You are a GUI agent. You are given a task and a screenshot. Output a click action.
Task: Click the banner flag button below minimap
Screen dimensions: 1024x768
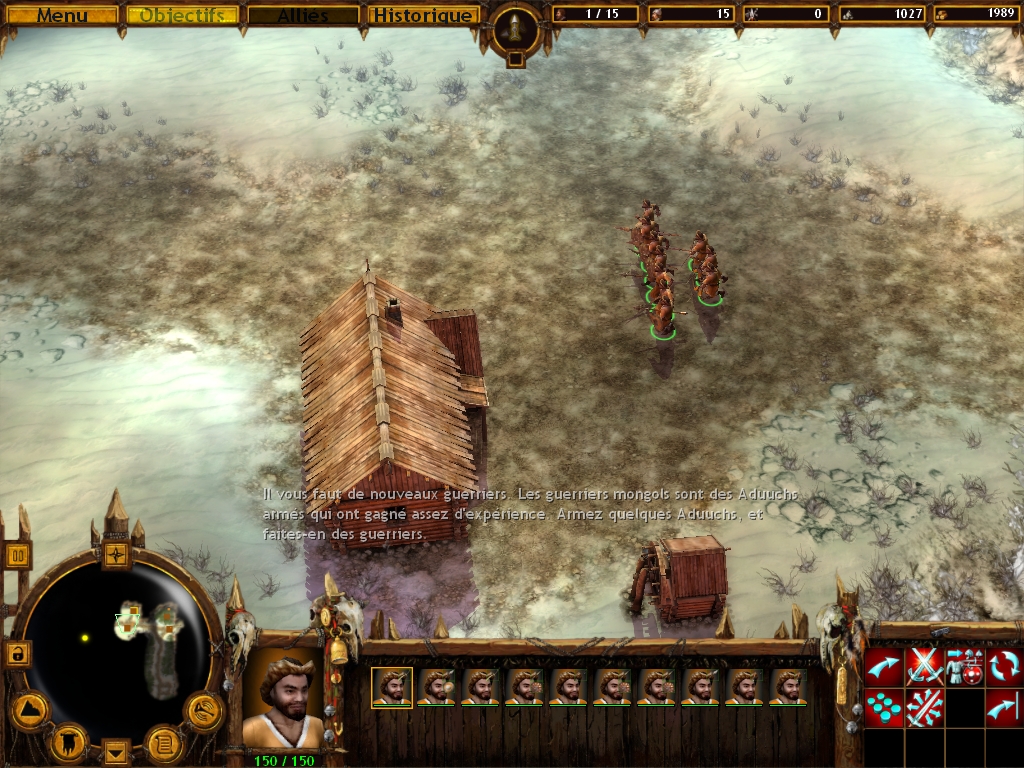69,741
